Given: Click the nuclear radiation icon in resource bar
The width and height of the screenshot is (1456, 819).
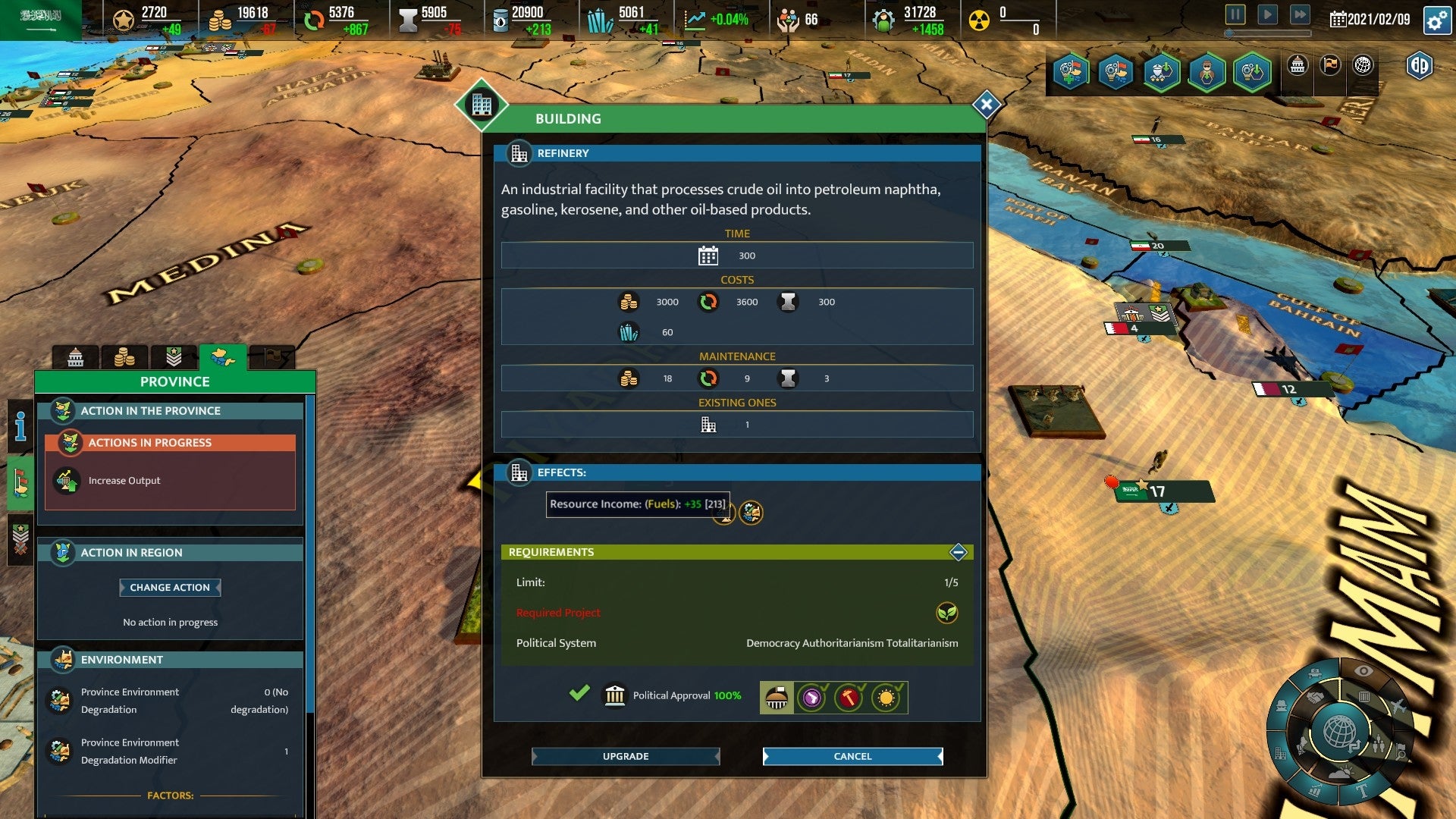Looking at the screenshot, I should [981, 19].
